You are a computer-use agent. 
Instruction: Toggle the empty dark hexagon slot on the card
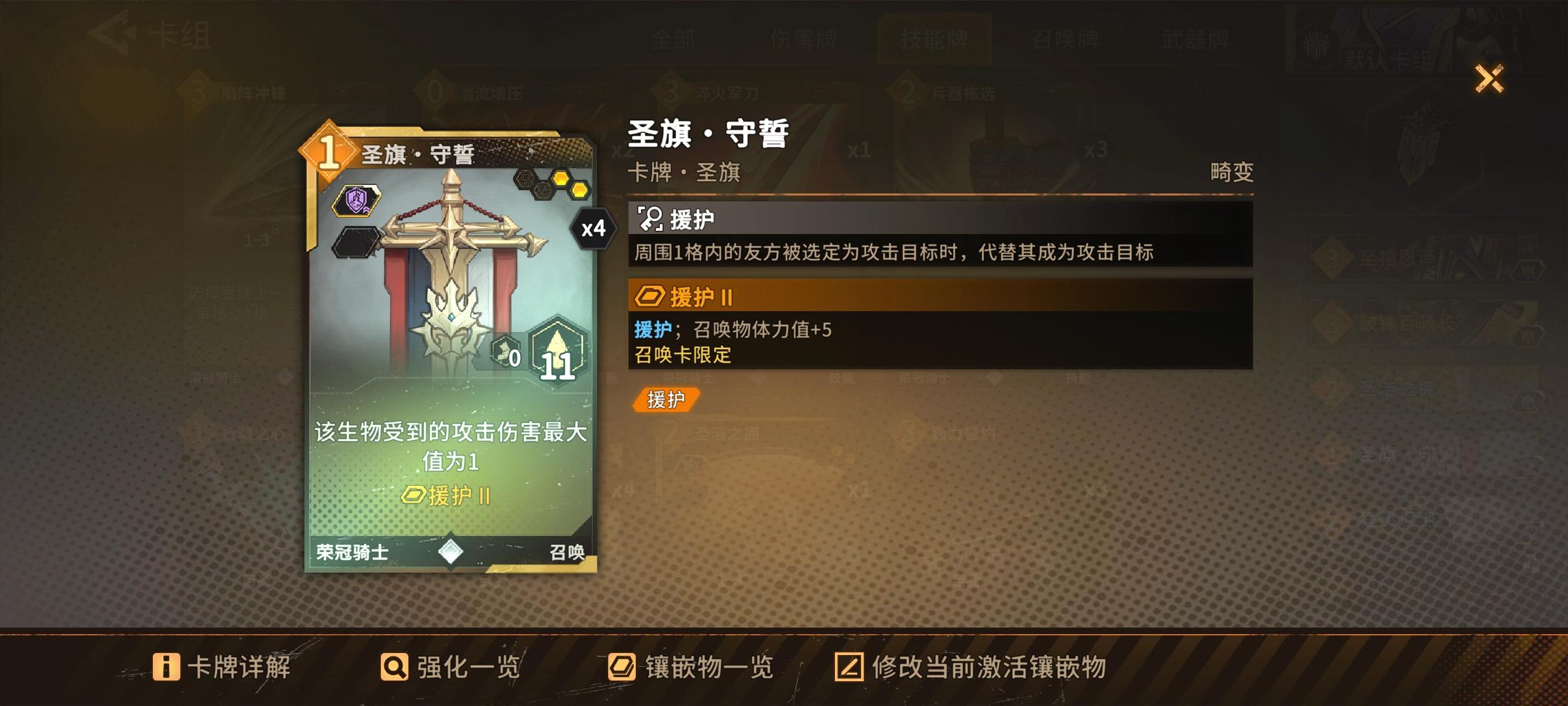click(355, 242)
